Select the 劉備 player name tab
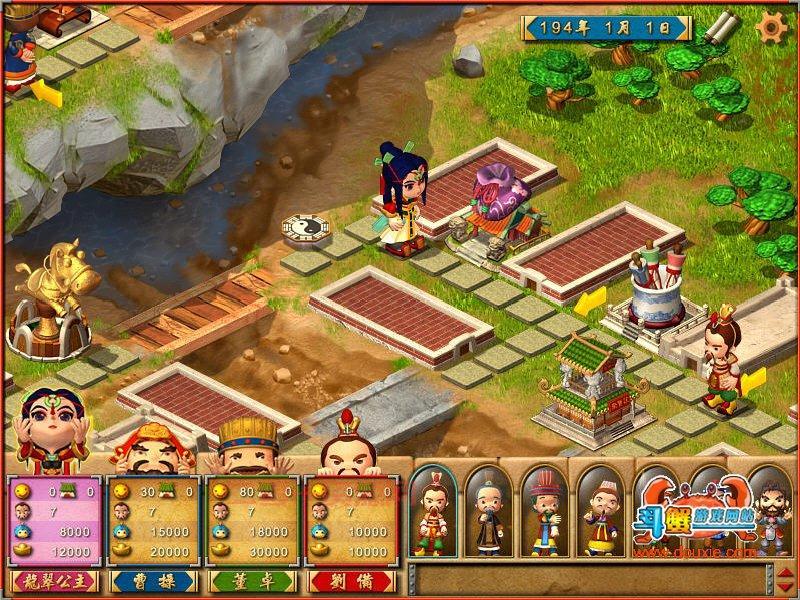 [350, 581]
